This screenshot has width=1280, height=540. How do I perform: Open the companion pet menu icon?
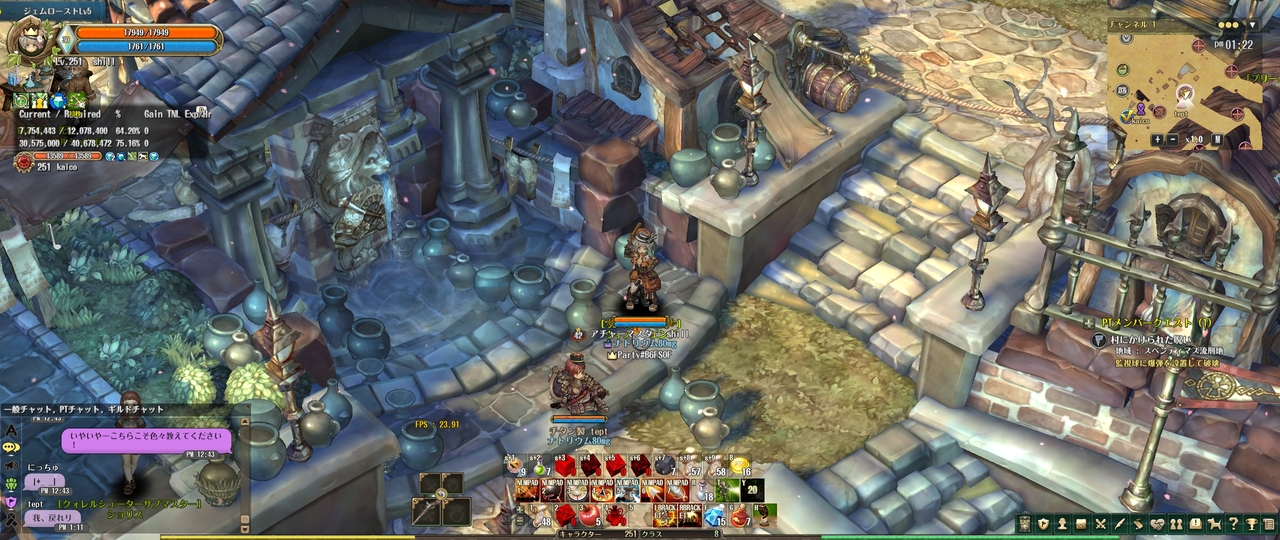click(x=1216, y=524)
